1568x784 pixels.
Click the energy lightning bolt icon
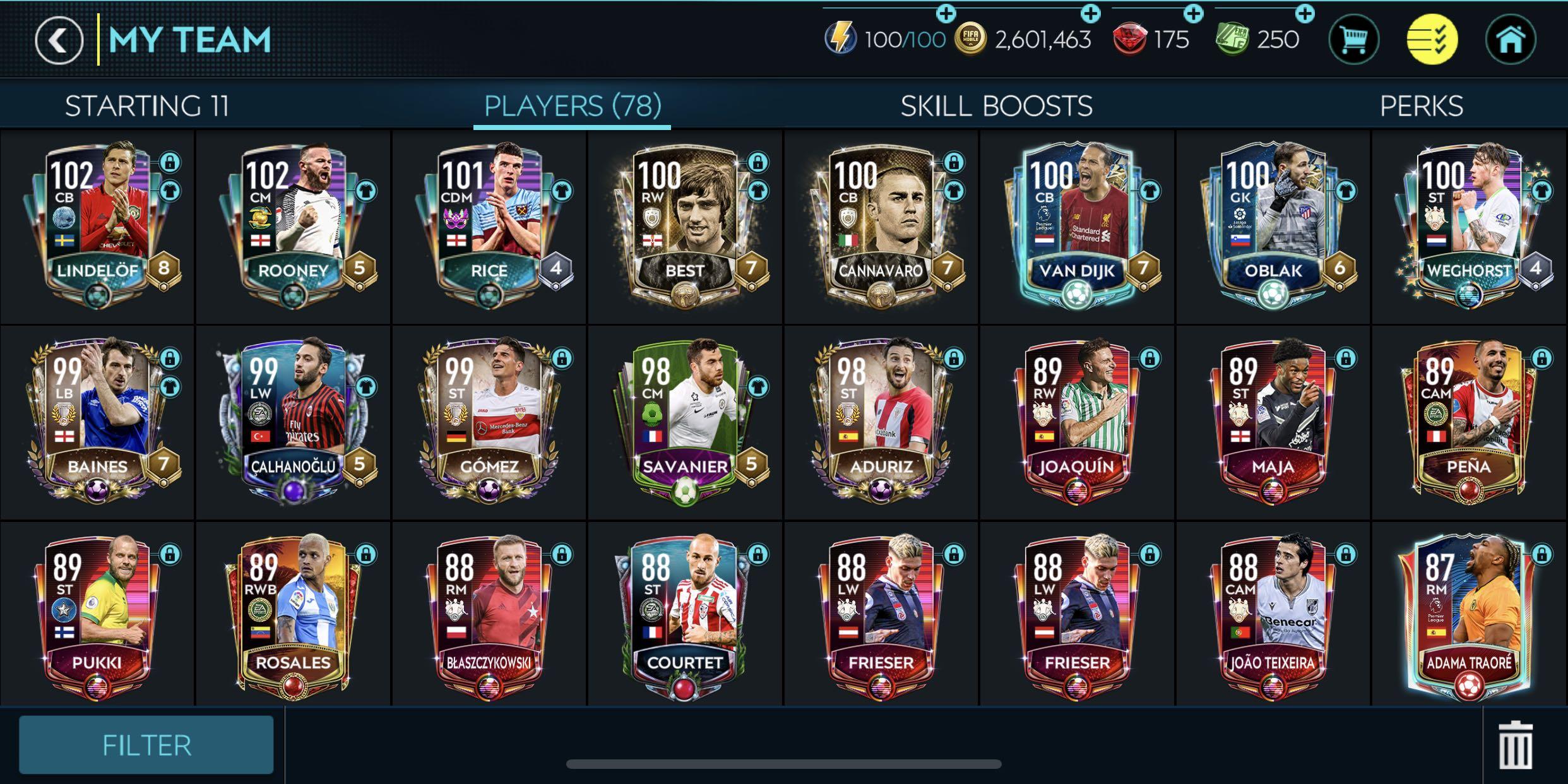(x=841, y=39)
